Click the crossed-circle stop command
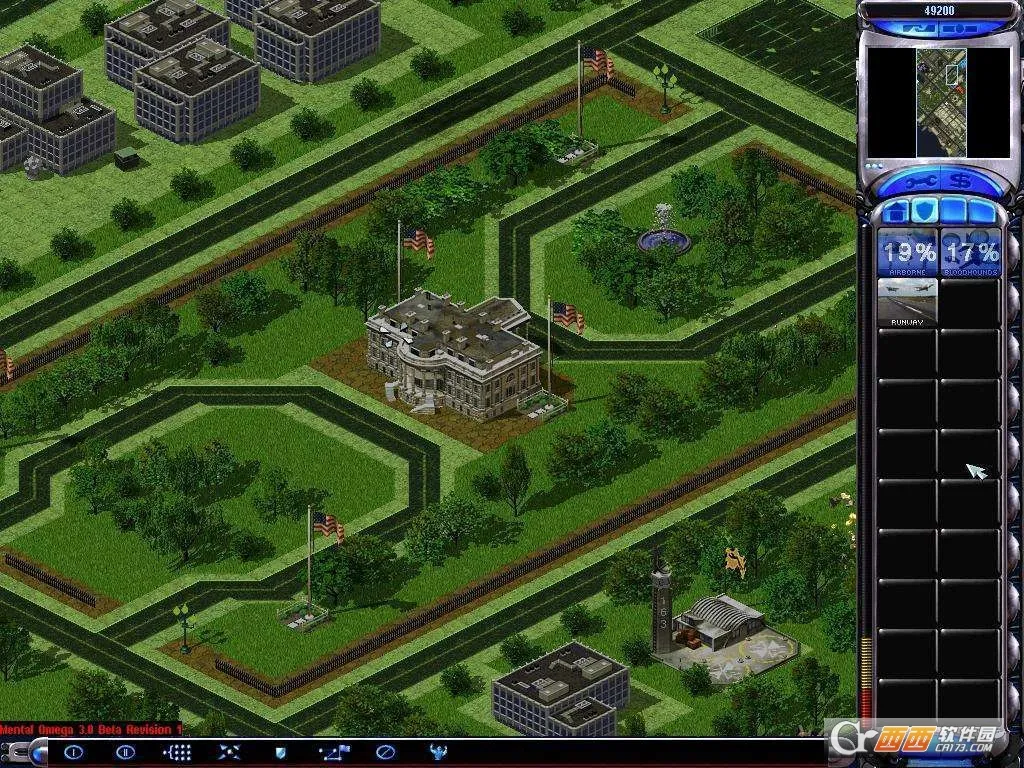Image resolution: width=1024 pixels, height=768 pixels. coord(385,751)
